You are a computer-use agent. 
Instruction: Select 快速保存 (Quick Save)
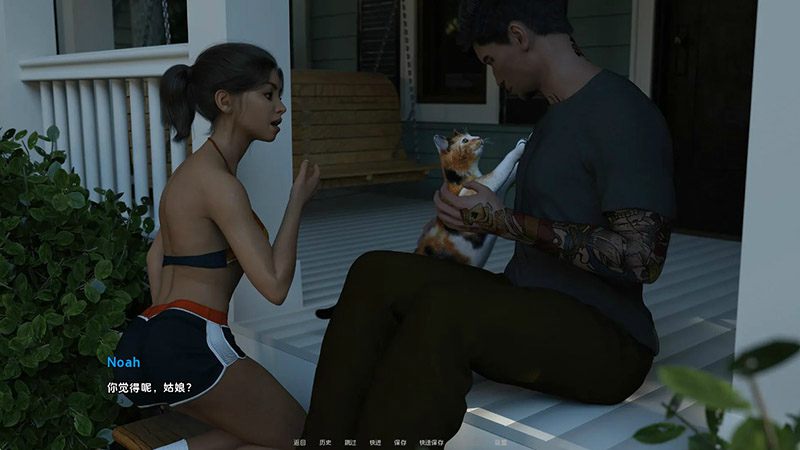432,441
